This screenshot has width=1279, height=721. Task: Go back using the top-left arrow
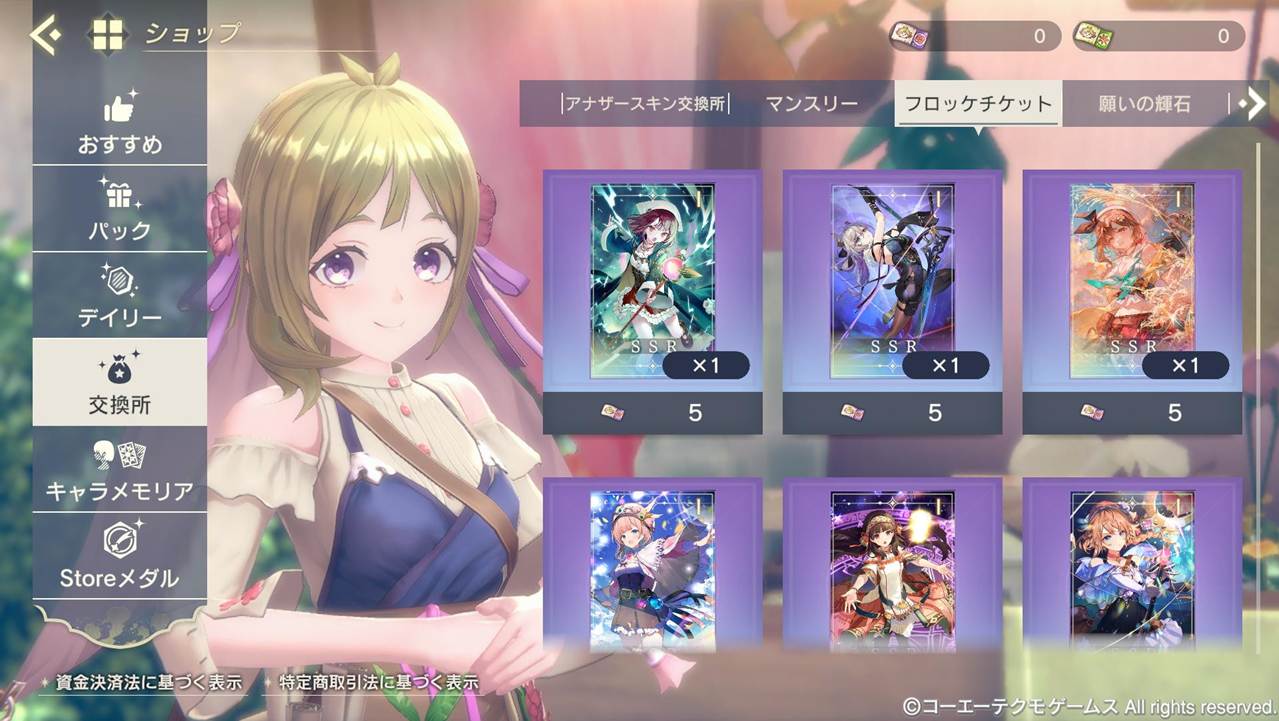(45, 35)
